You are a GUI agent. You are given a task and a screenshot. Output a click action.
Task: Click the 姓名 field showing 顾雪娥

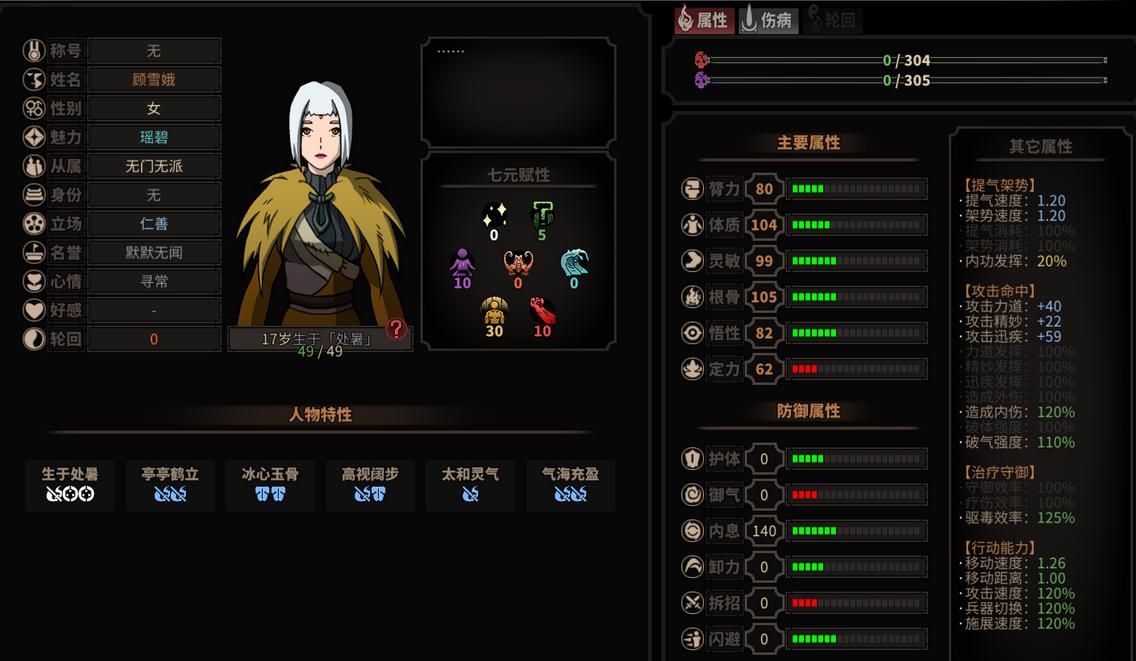(153, 79)
